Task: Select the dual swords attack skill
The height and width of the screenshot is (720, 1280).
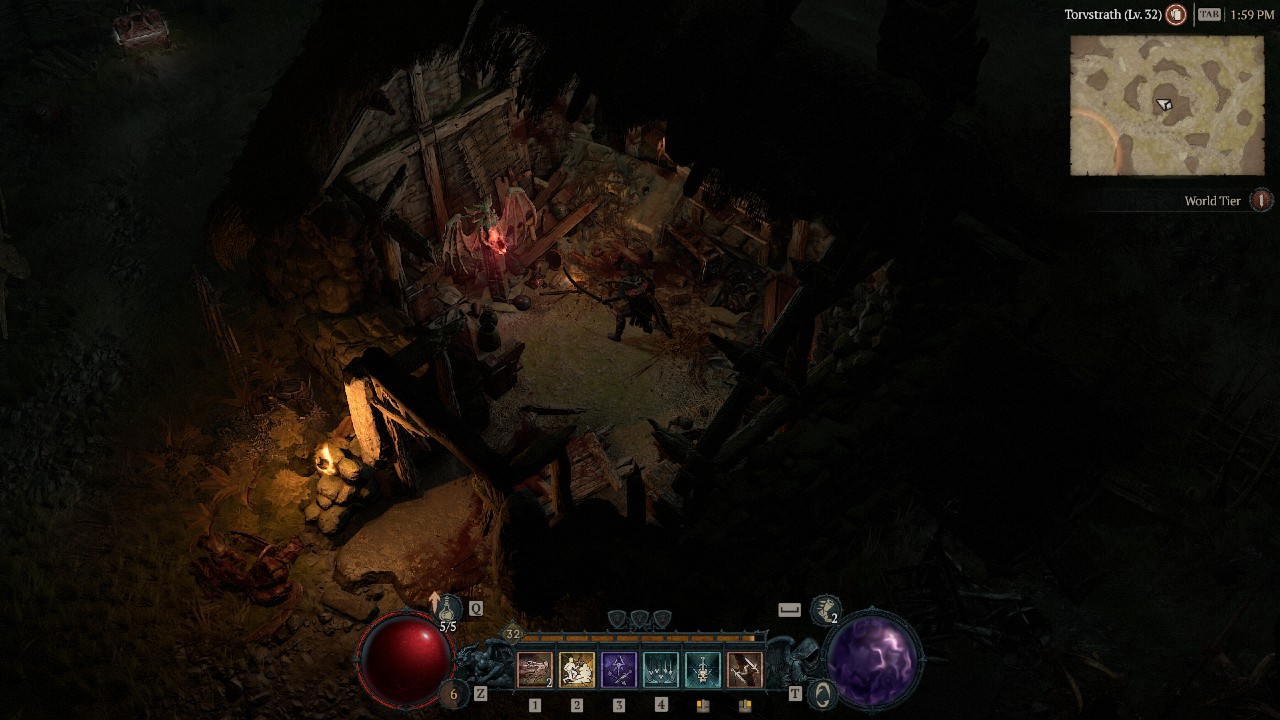Action: (745, 670)
